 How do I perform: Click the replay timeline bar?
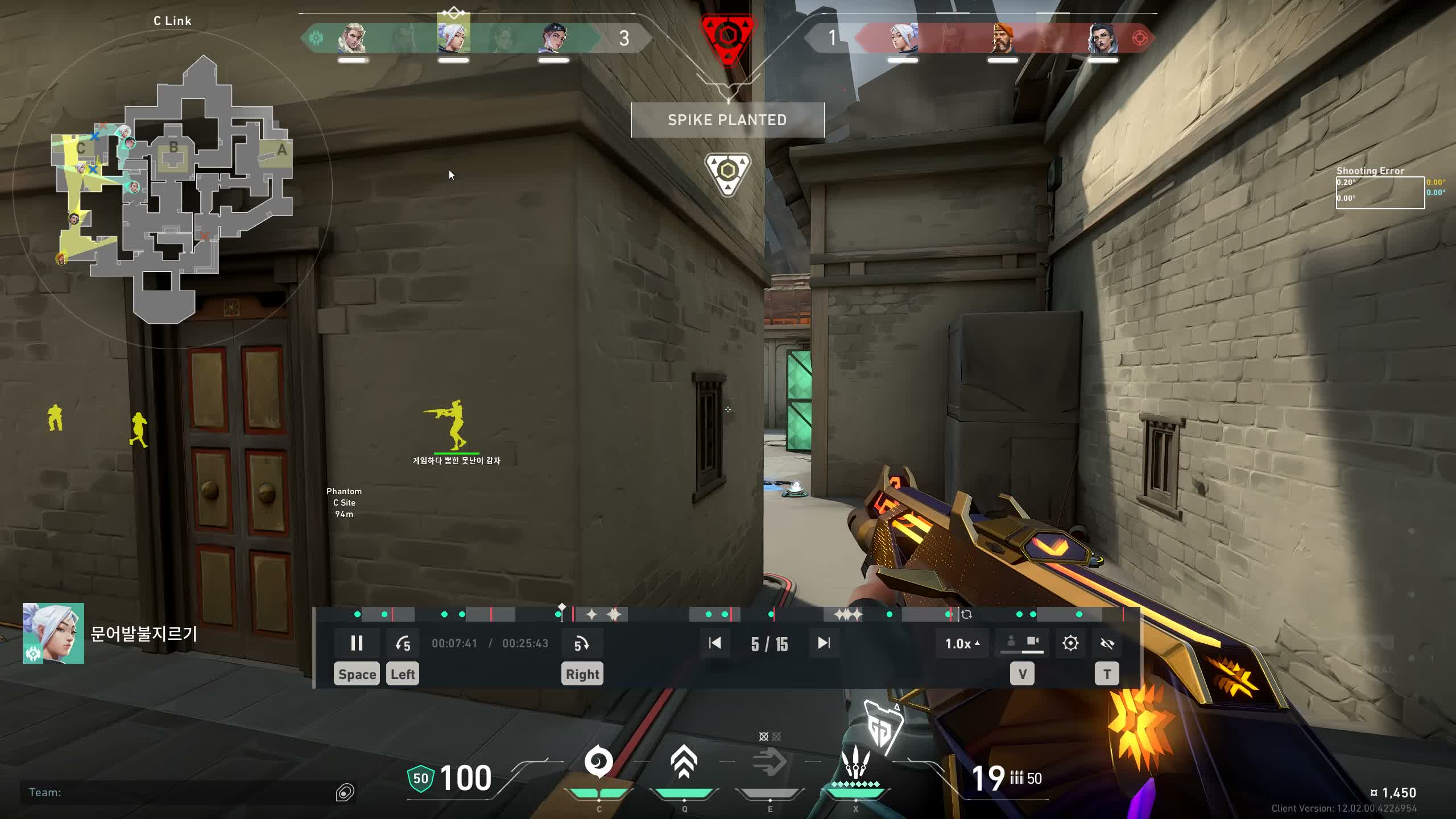click(739, 614)
